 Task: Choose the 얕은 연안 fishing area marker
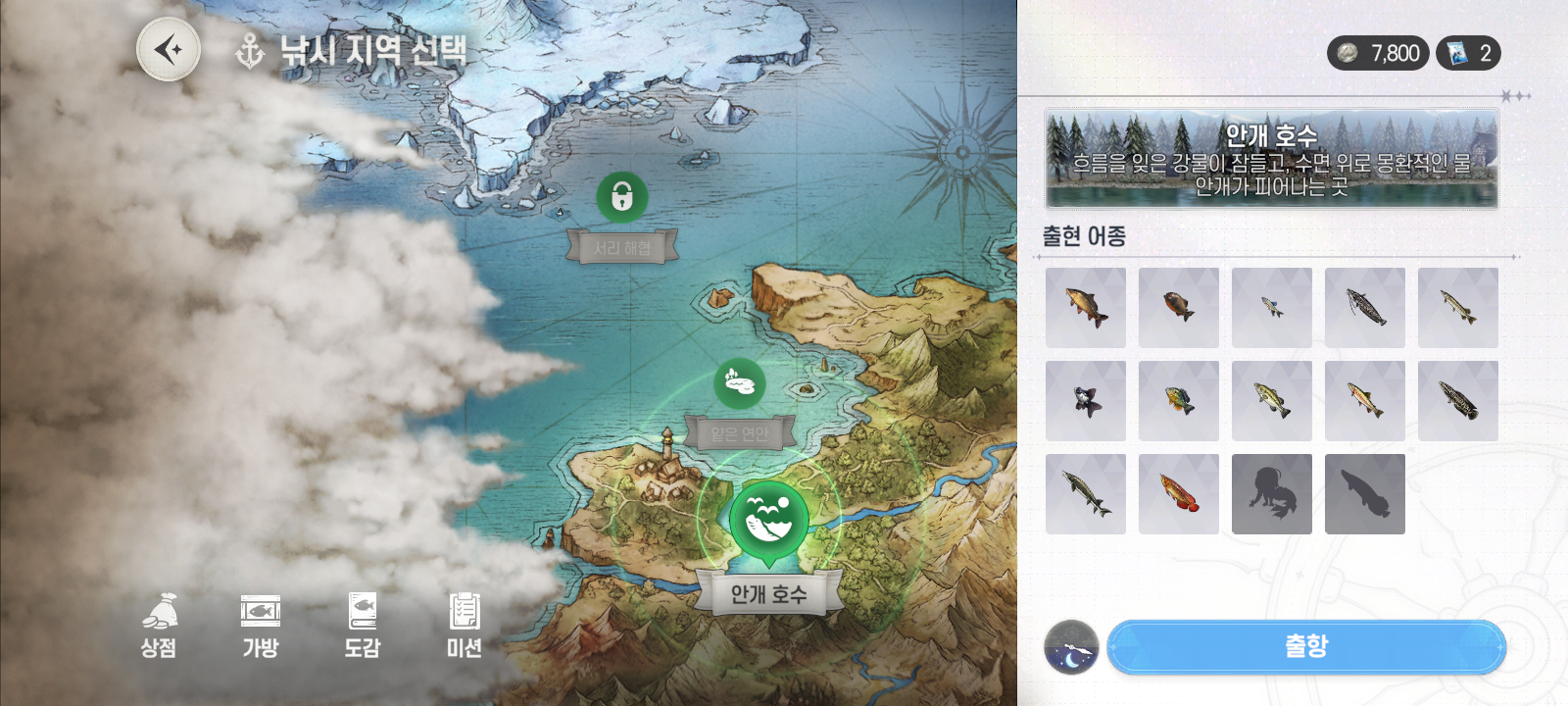pos(740,382)
